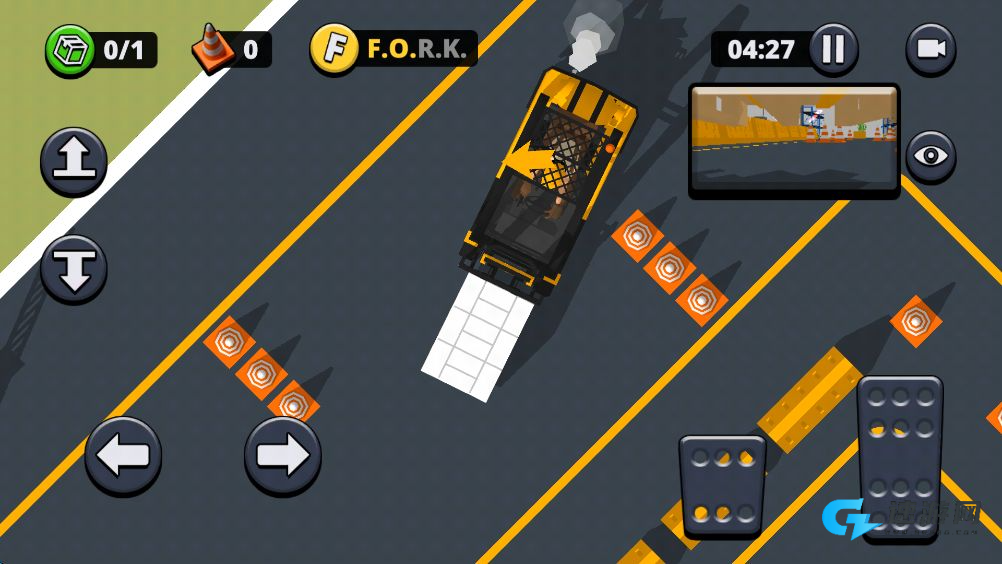The height and width of the screenshot is (564, 1002).
Task: Pause the game
Action: [833, 49]
